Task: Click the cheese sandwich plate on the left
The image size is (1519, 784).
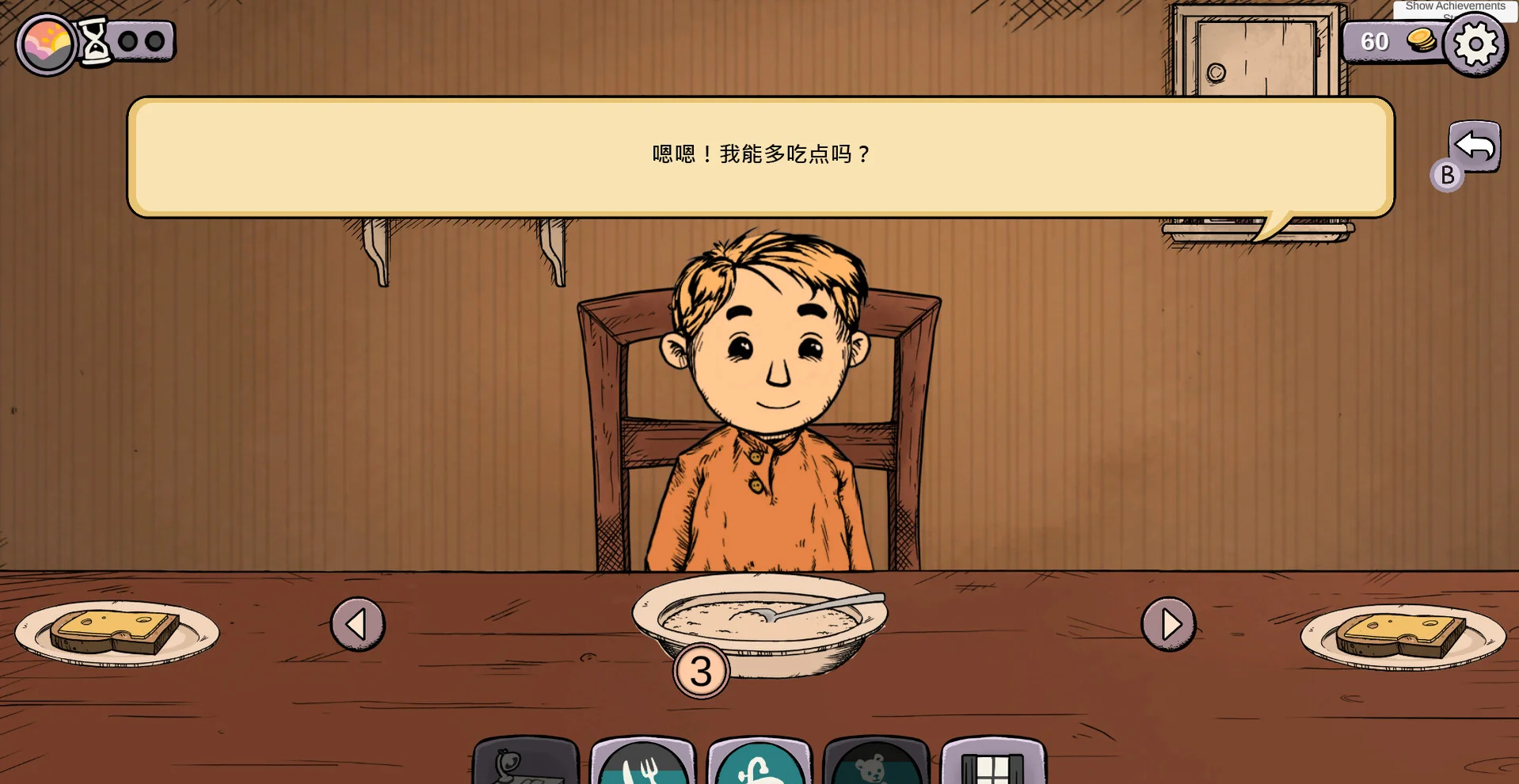Action: [117, 634]
